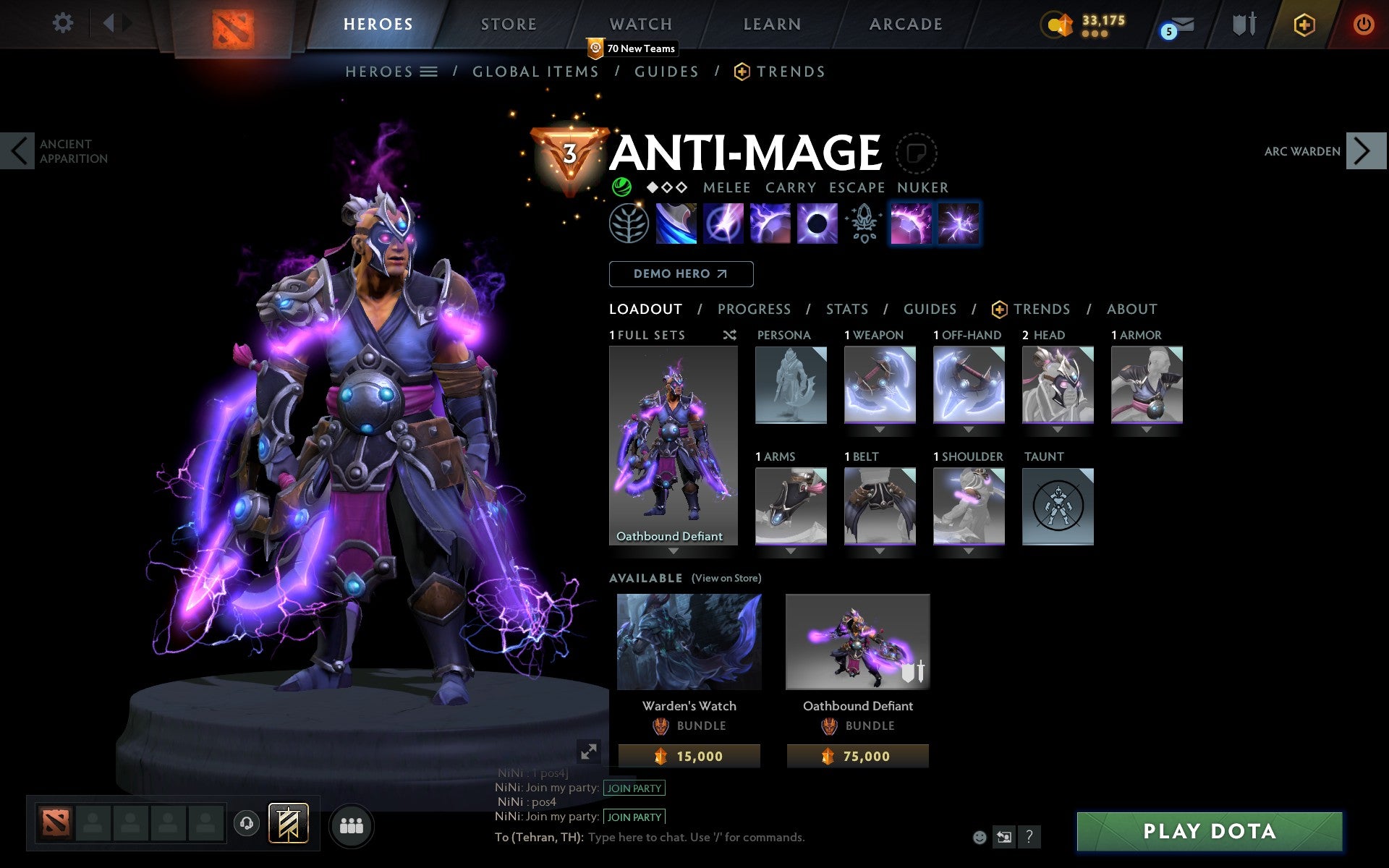Toggle the hero notes circle icon
Viewport: 1389px width, 868px height.
tap(917, 153)
